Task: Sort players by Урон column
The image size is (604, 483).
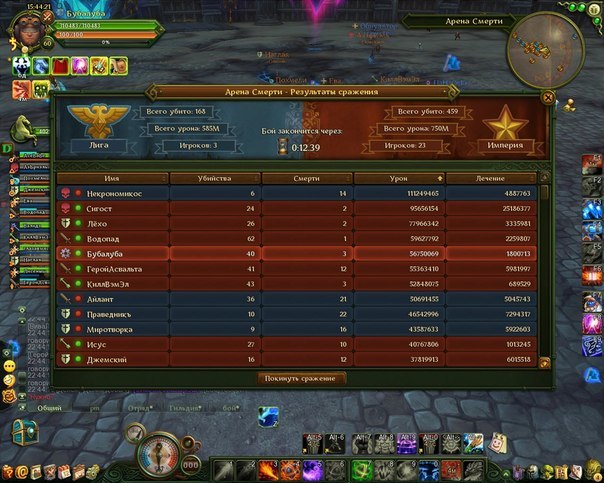Action: tap(399, 178)
